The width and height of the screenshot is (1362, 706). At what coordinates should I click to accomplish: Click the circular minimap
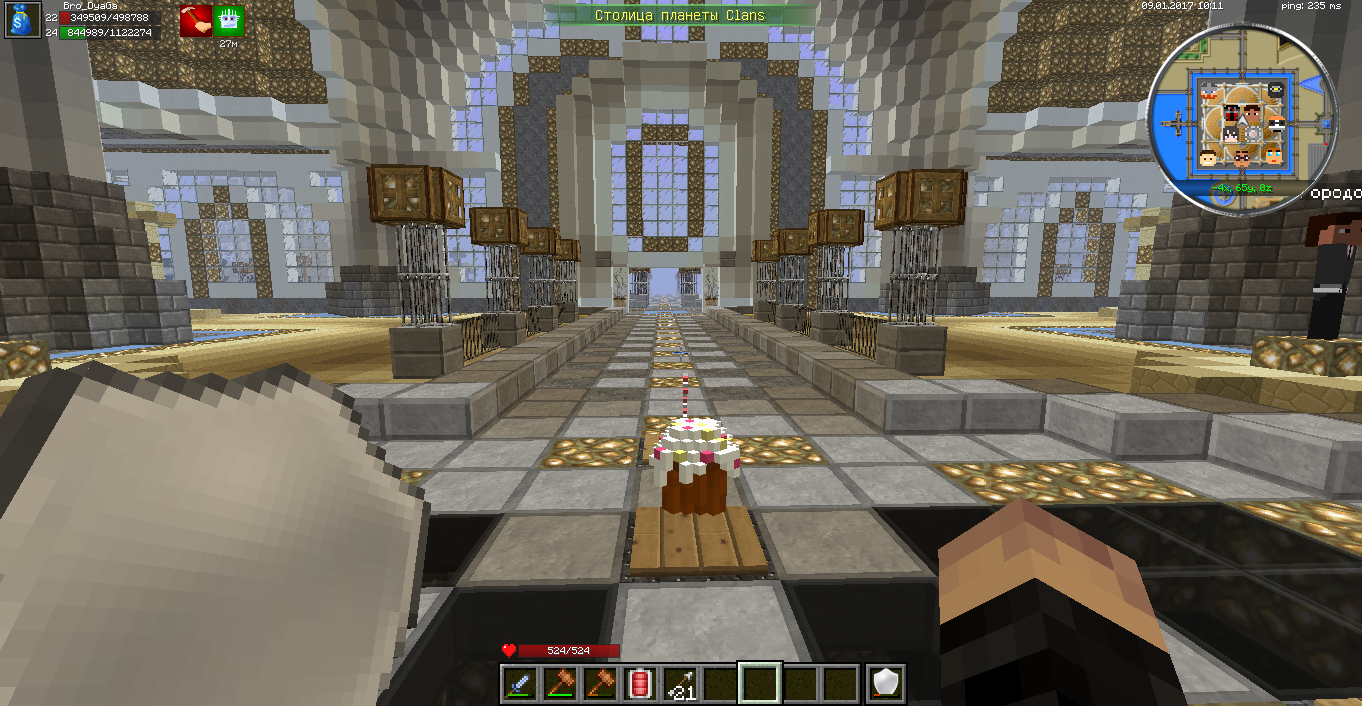coord(1241,119)
